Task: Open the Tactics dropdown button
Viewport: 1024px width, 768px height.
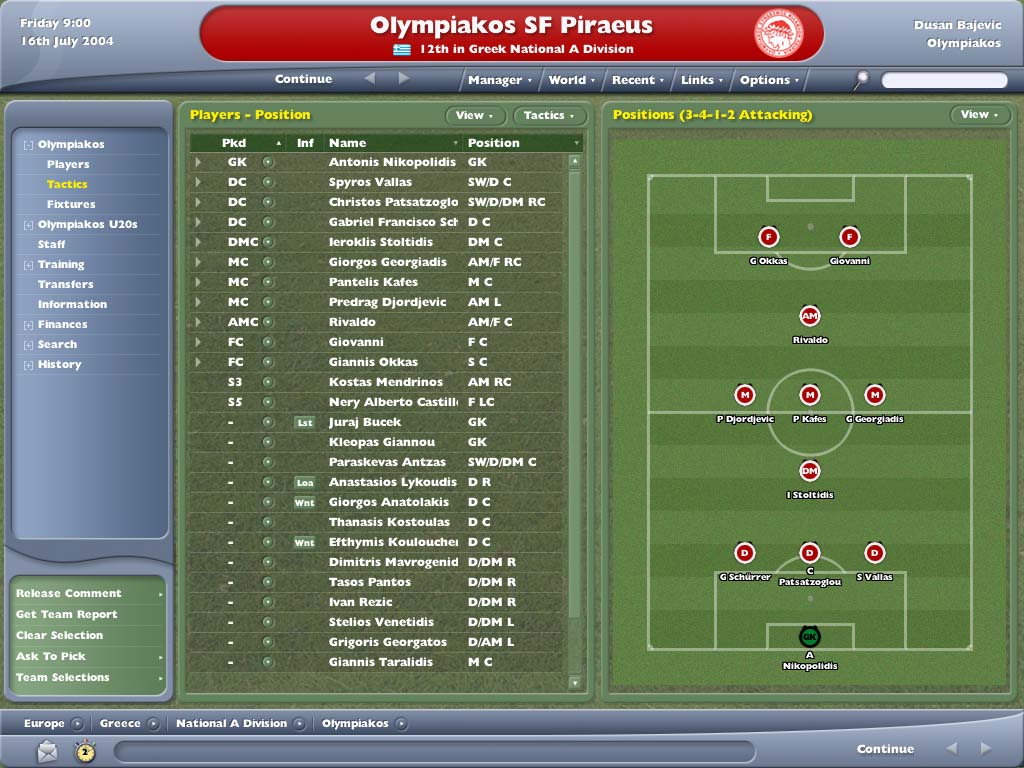Action: point(549,116)
